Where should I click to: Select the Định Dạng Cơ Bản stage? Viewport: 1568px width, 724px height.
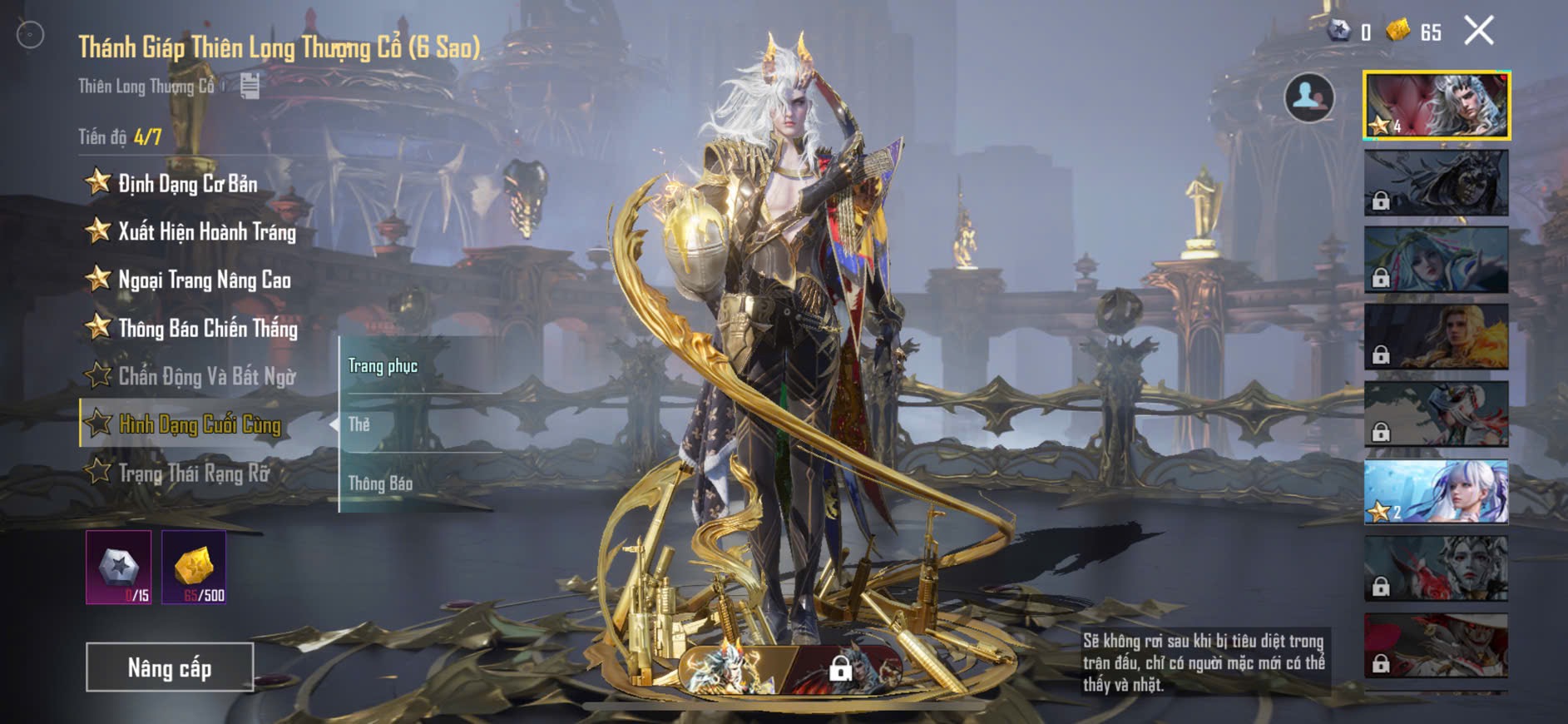coord(187,183)
